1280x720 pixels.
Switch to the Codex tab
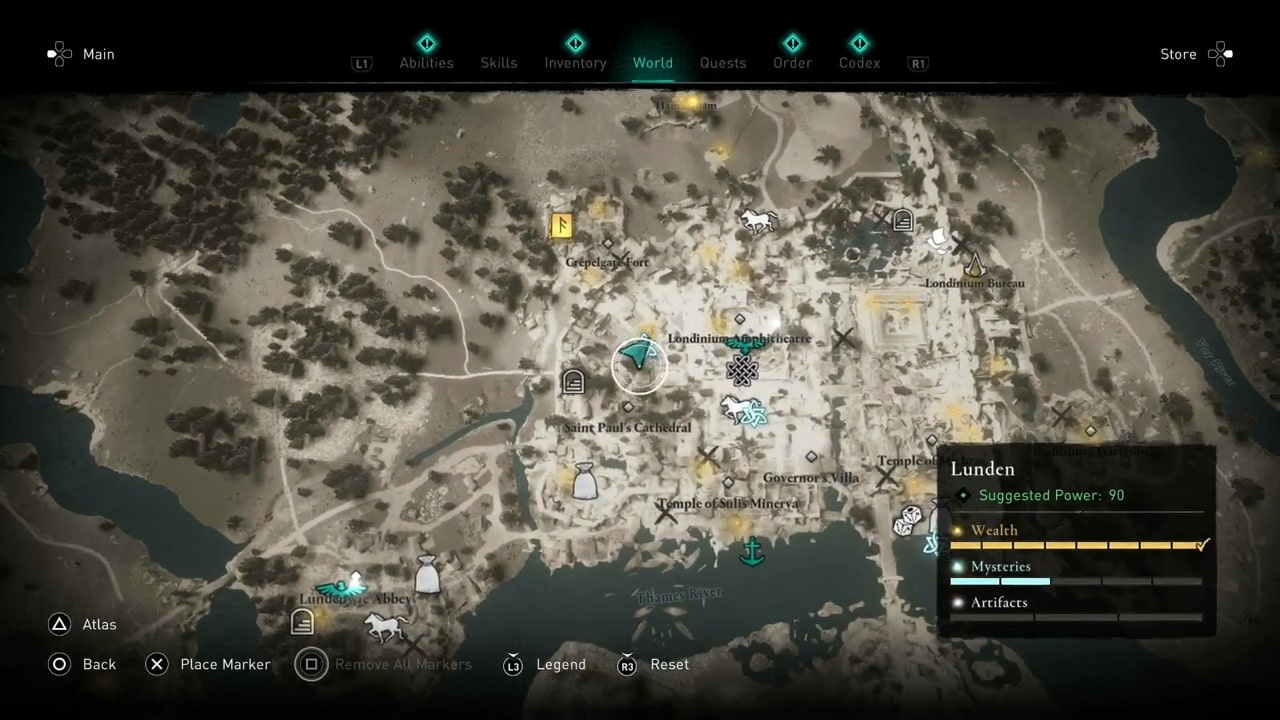coord(859,62)
